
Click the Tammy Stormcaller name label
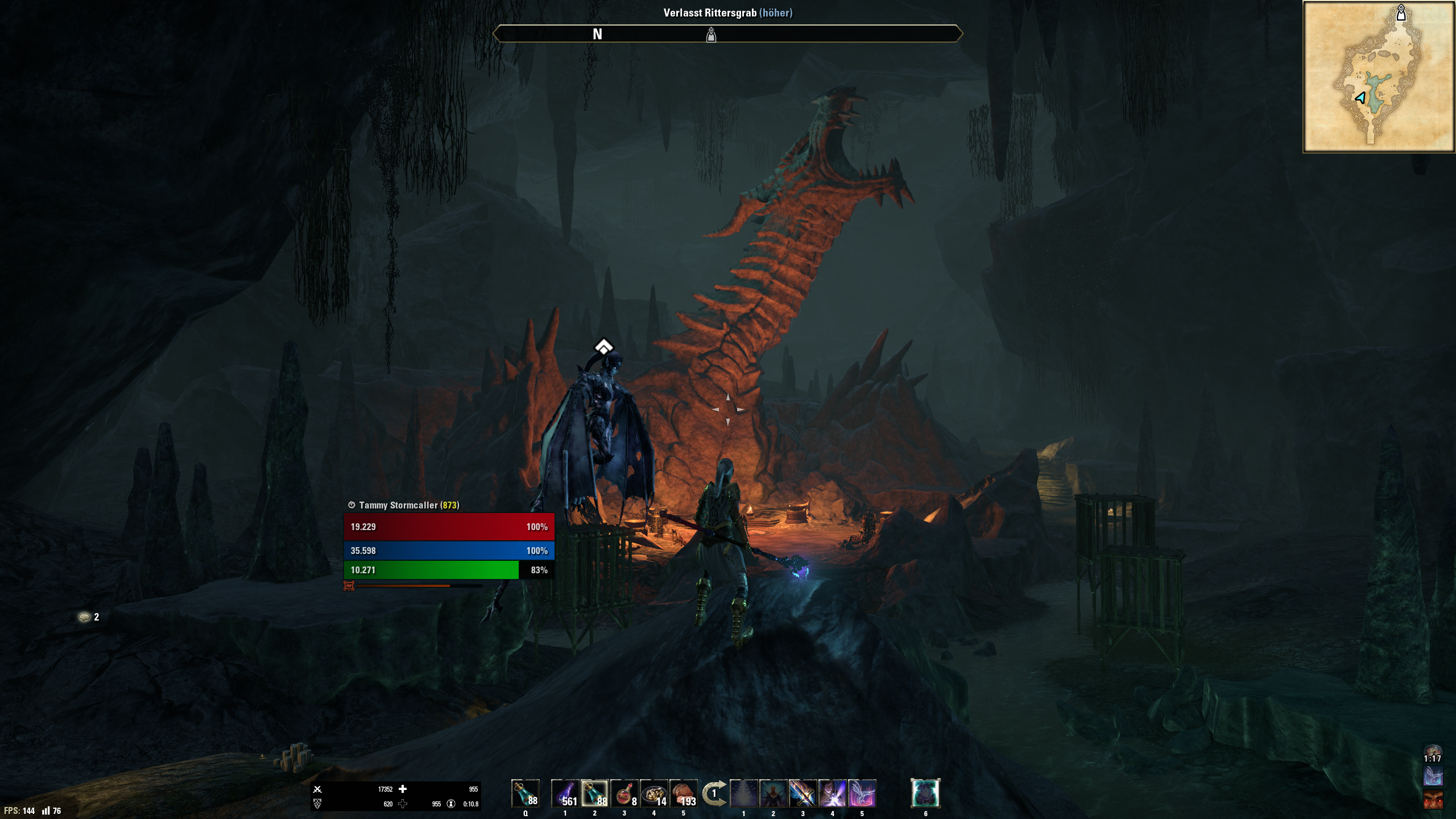pos(398,505)
